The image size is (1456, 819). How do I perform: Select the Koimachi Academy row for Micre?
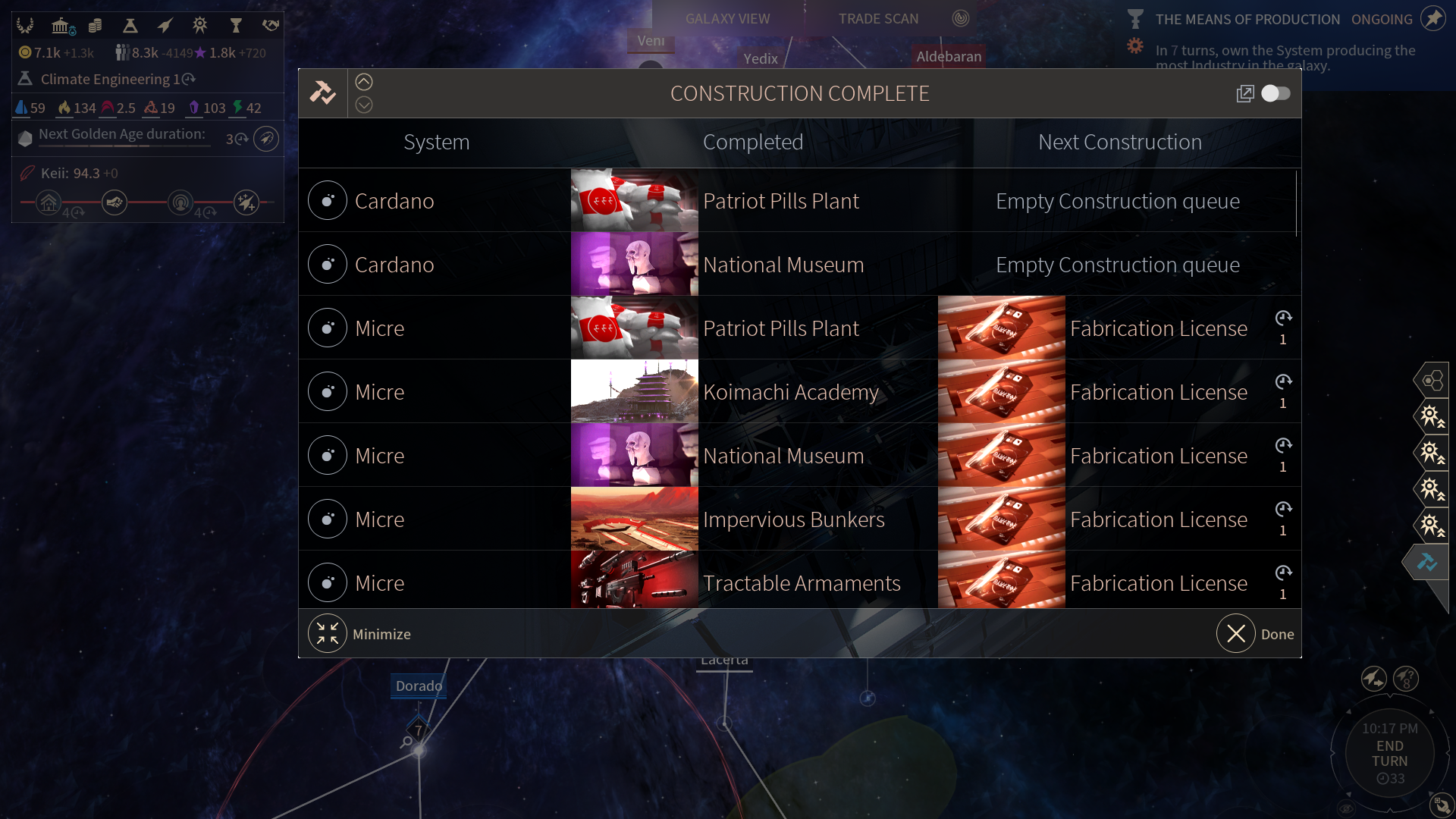pyautogui.click(x=790, y=392)
